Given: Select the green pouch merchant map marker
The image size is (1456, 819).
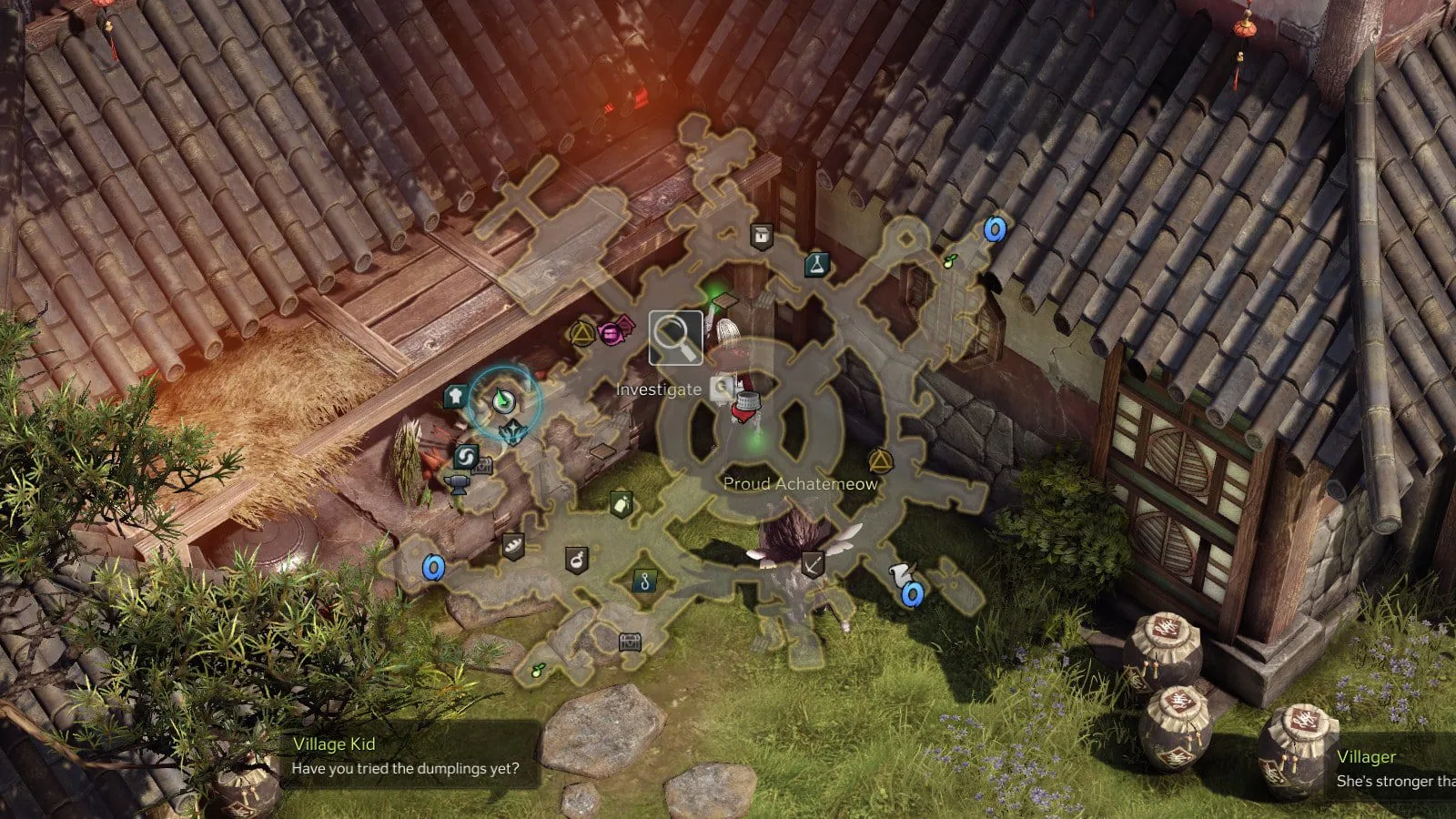Looking at the screenshot, I should [622, 503].
